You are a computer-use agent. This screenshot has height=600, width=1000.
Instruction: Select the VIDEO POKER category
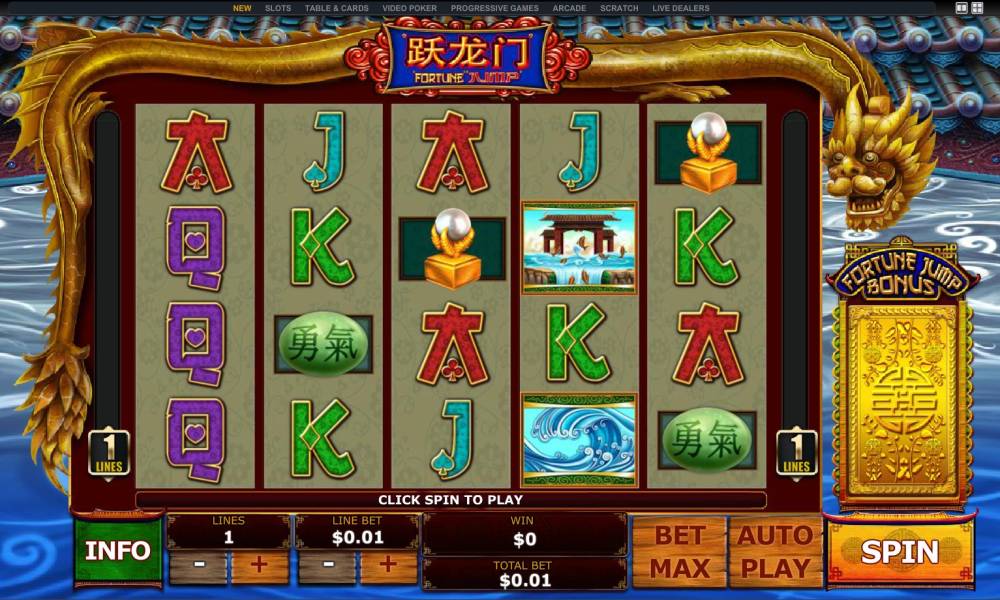410,8
